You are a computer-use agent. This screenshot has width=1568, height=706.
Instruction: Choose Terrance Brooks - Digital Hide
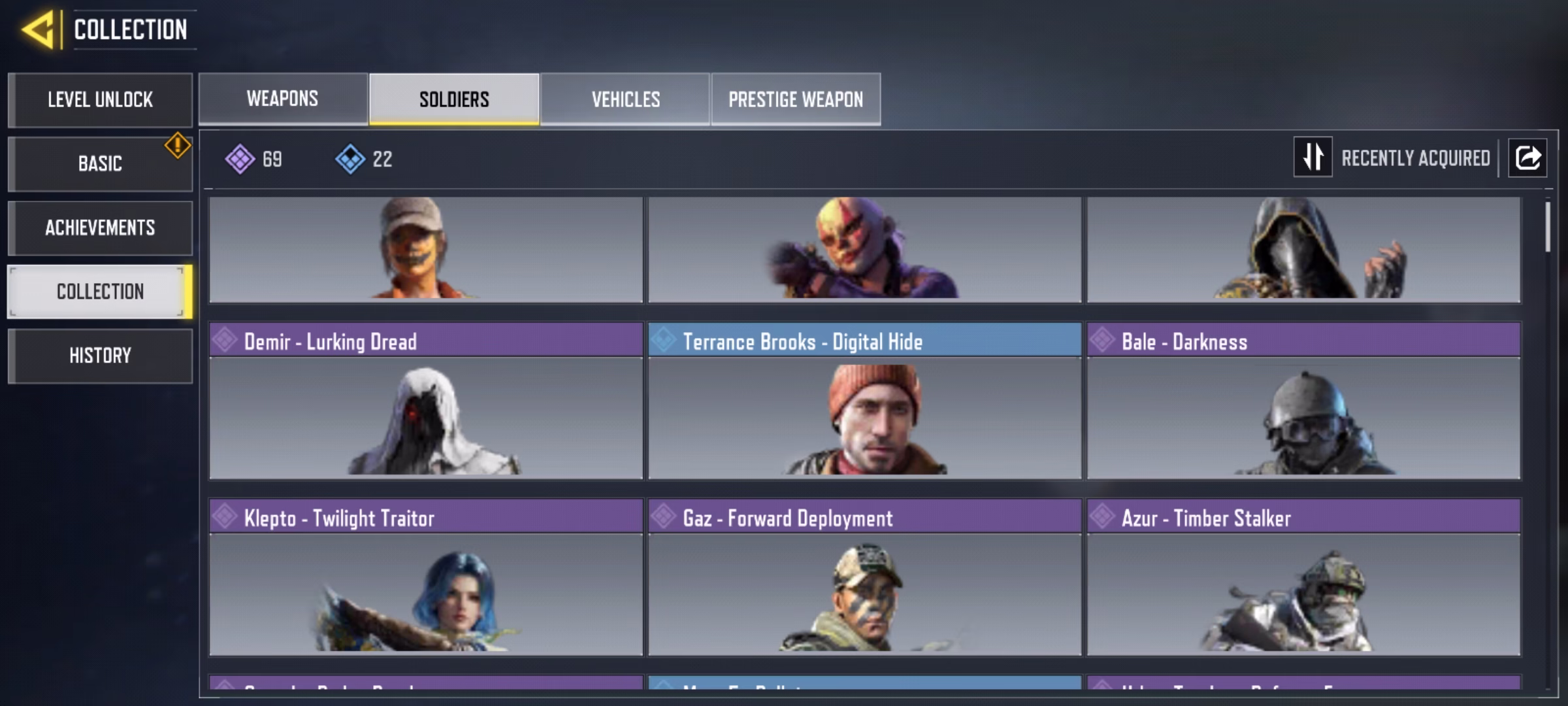pyautogui.click(x=864, y=400)
